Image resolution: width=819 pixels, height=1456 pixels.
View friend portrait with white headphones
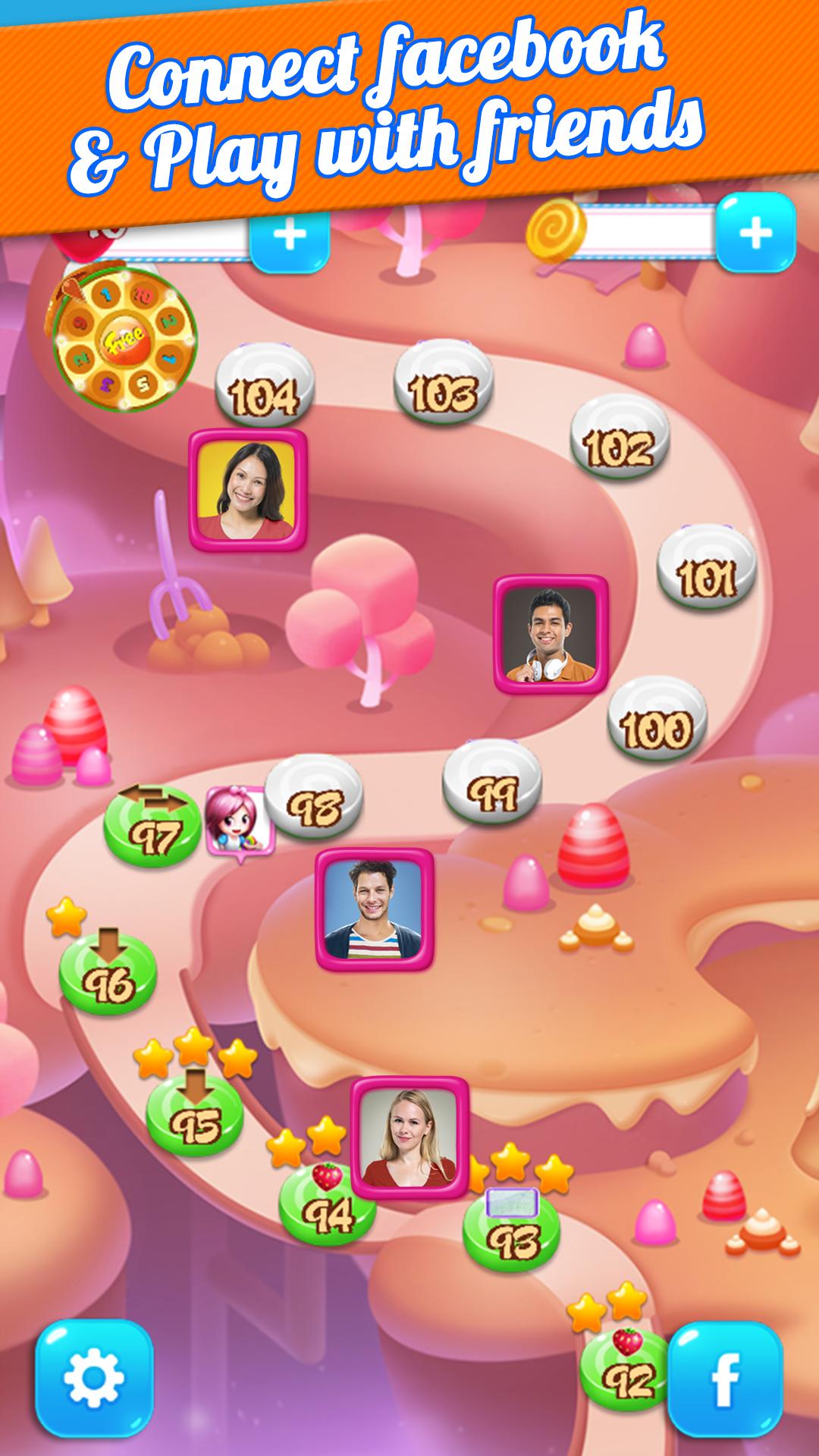(x=551, y=635)
